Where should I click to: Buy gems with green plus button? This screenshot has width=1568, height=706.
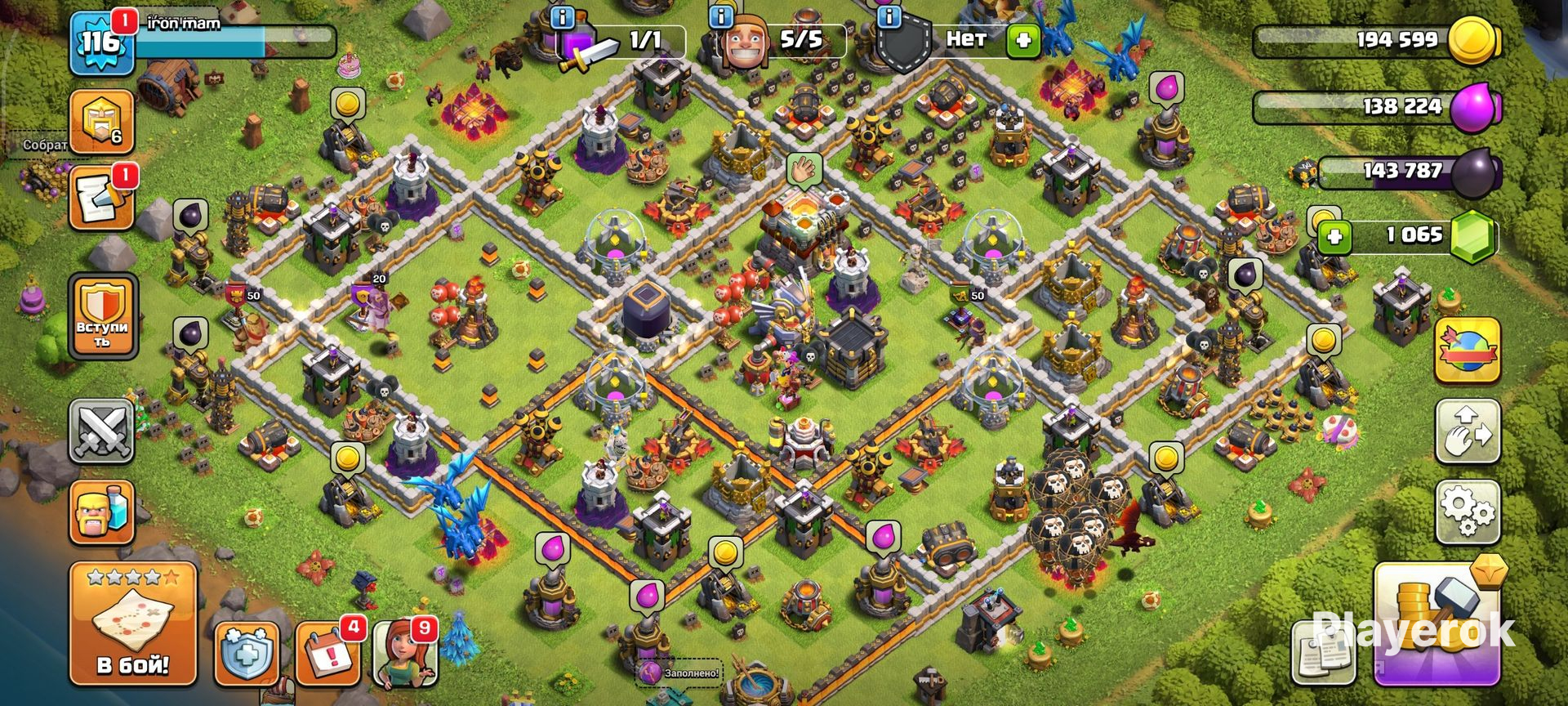pyautogui.click(x=1334, y=237)
